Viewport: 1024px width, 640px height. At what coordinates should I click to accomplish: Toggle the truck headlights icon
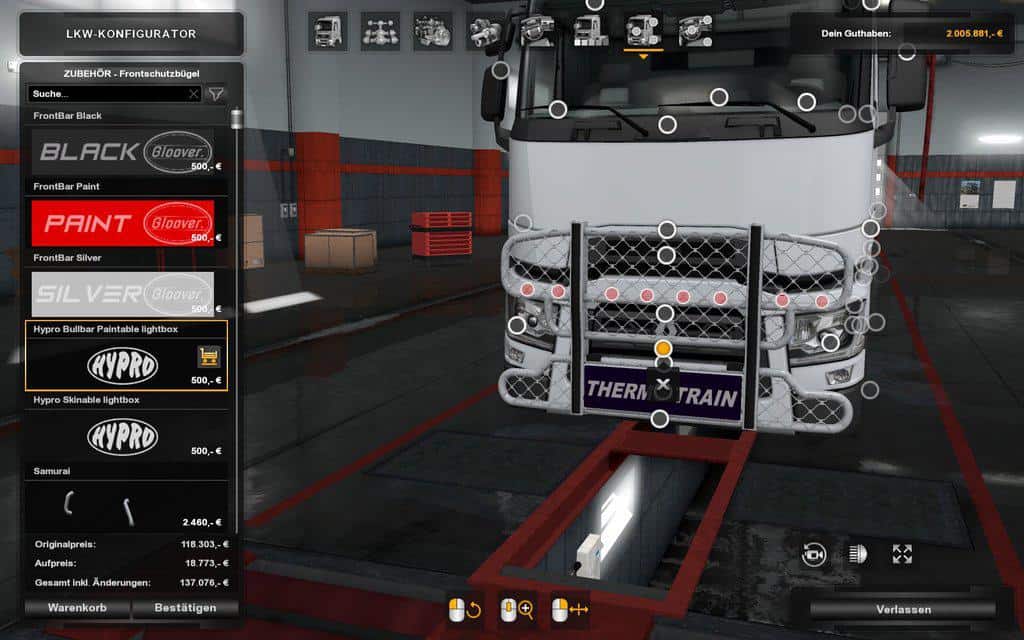pyautogui.click(x=858, y=554)
